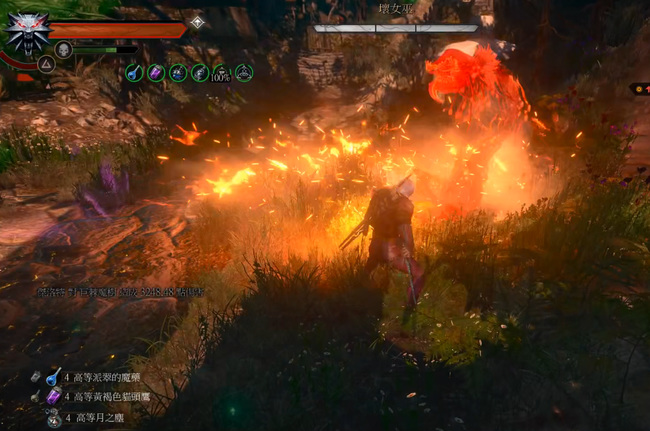The image size is (650, 431).
Task: Inspect the purple potion active buff icon
Action: pos(156,72)
